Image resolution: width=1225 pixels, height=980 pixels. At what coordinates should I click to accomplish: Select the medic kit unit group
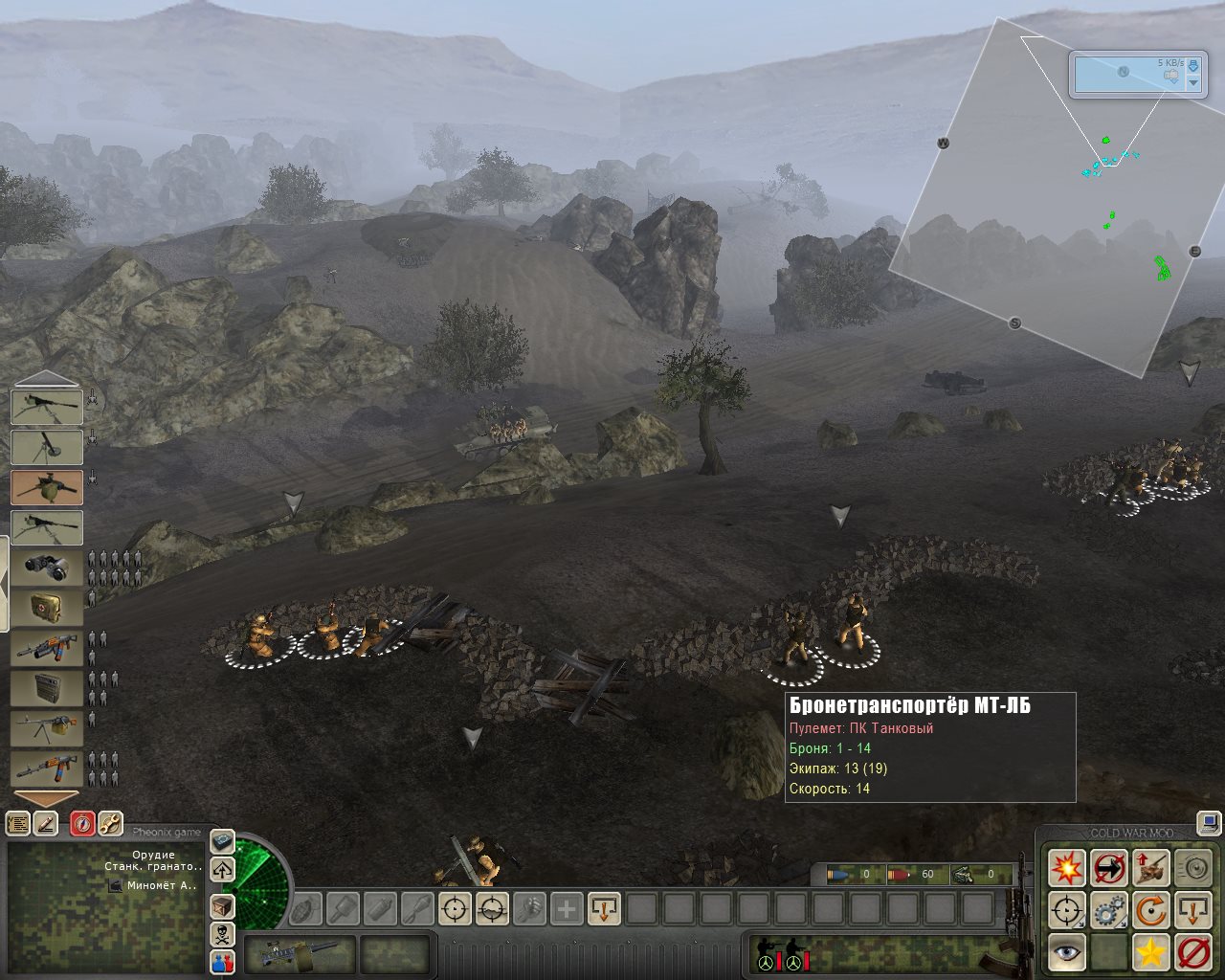pyautogui.click(x=46, y=608)
